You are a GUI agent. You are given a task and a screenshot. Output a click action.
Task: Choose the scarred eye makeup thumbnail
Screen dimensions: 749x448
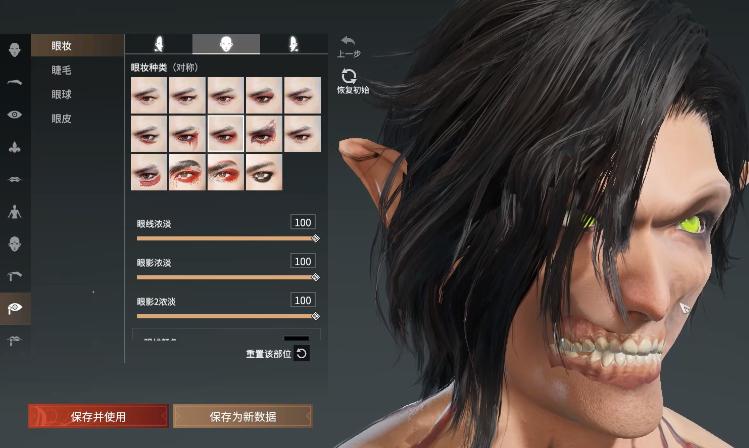click(264, 133)
